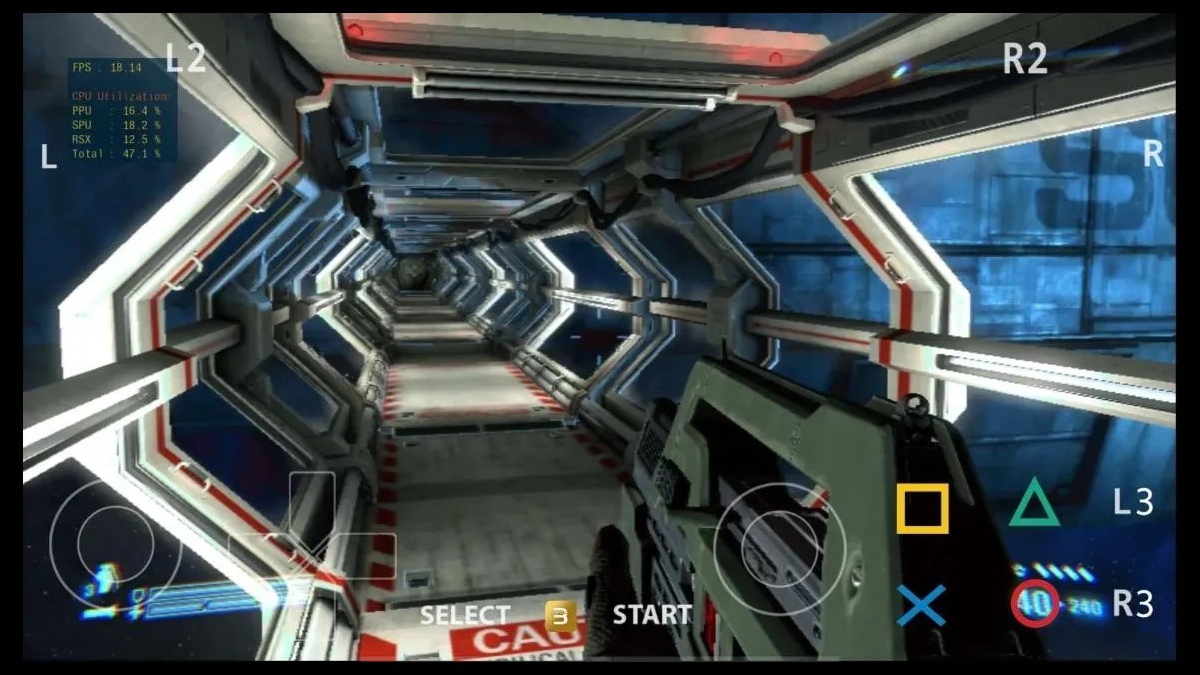Image resolution: width=1200 pixels, height=675 pixels.
Task: Tap the red circle face button
Action: pyautogui.click(x=1034, y=605)
